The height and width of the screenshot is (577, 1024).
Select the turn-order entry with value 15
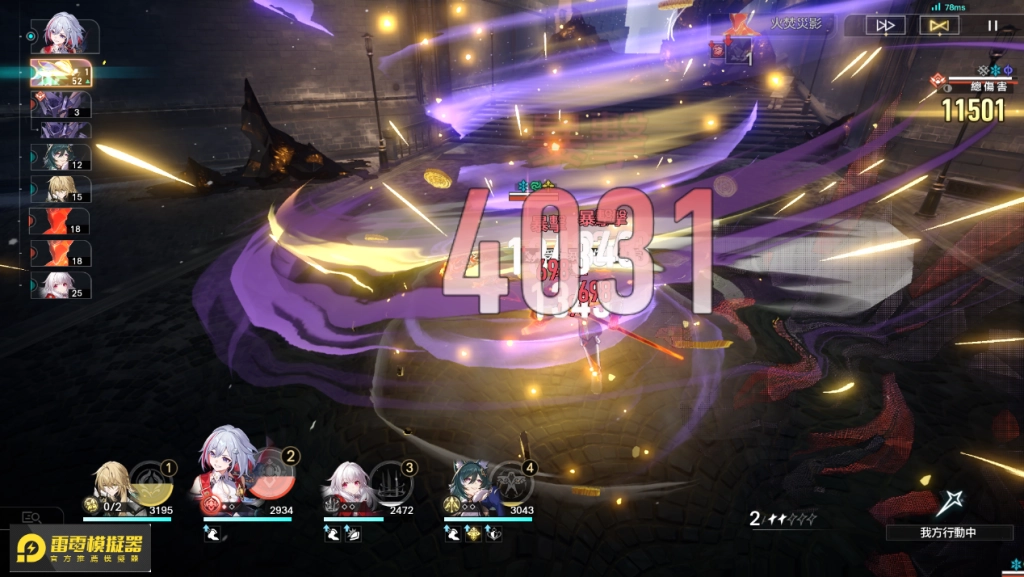[61, 190]
